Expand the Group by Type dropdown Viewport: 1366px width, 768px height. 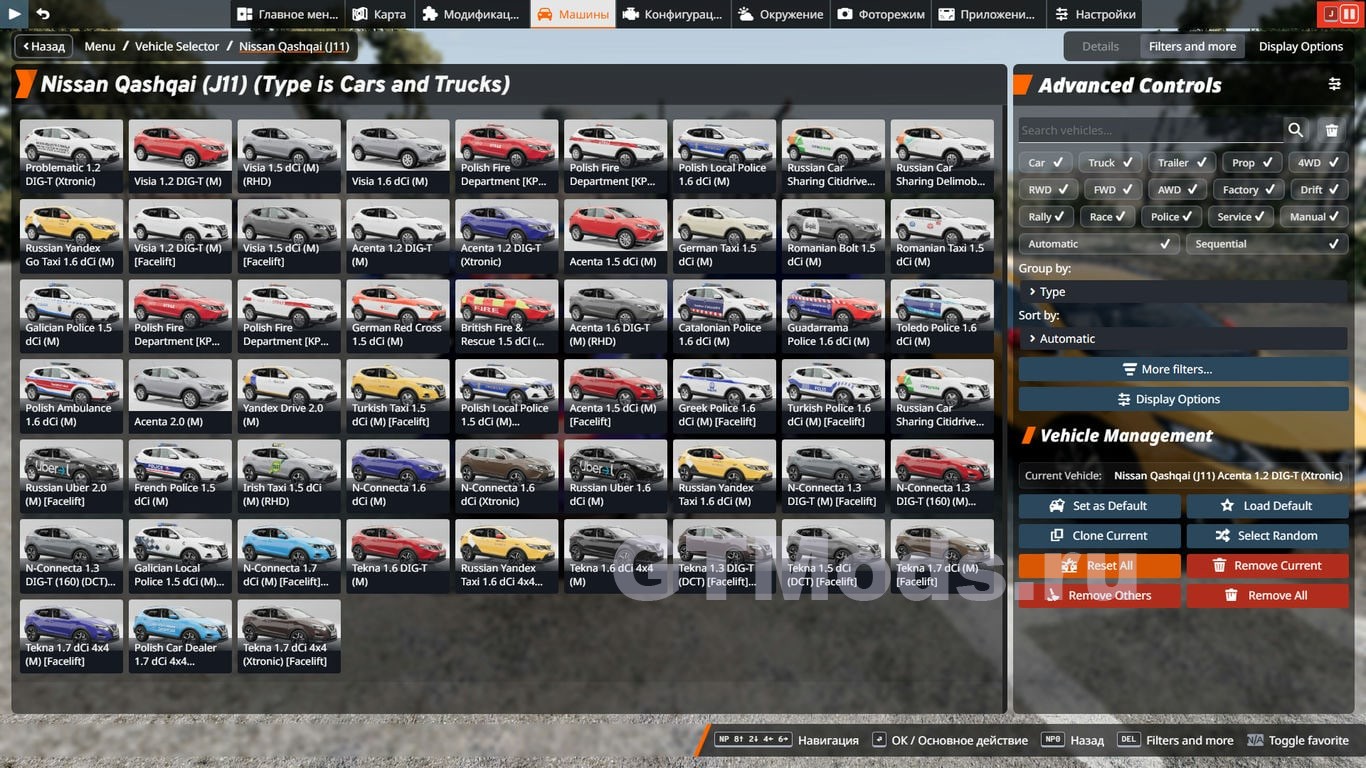1183,291
